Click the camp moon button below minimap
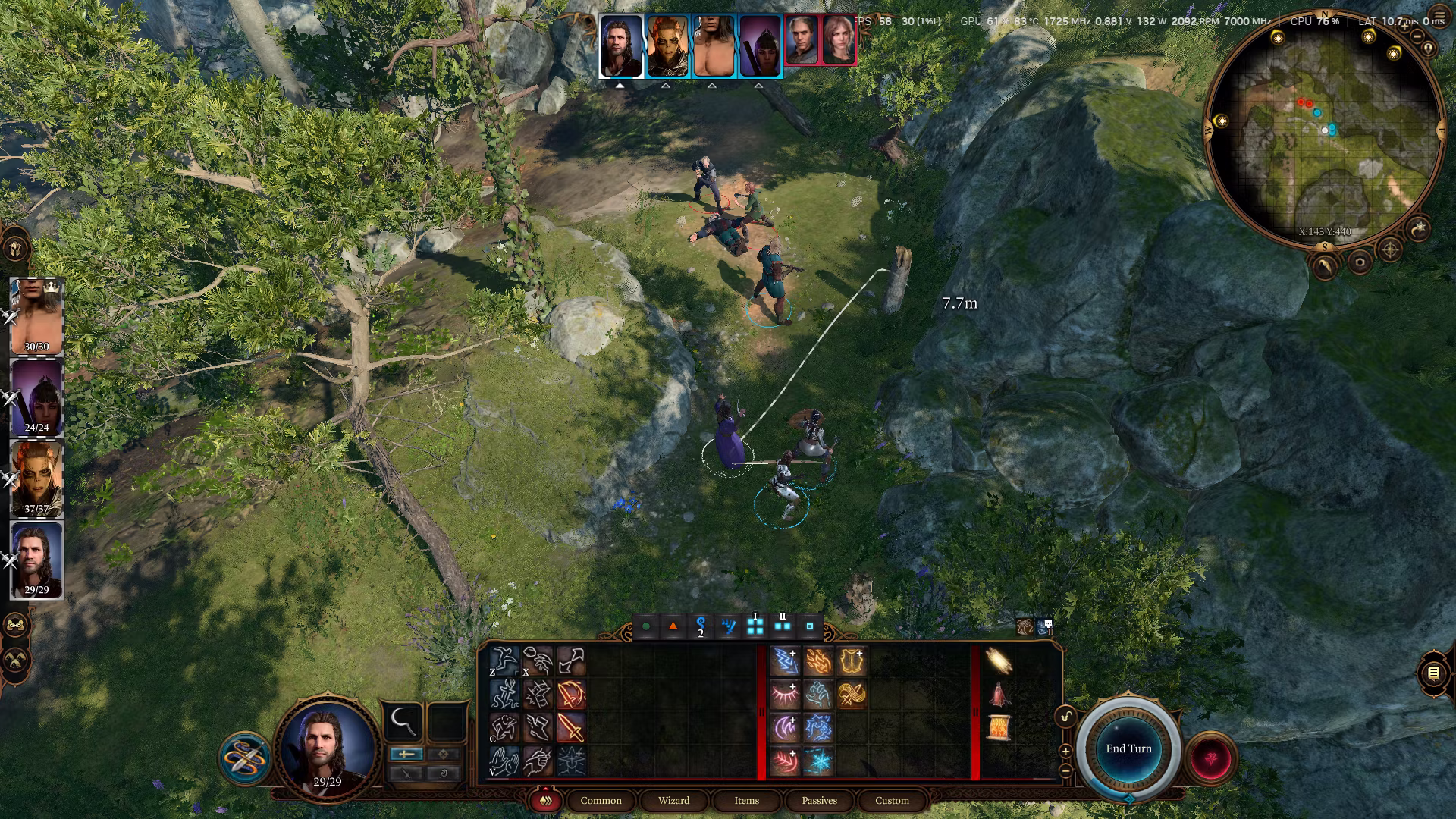The width and height of the screenshot is (1456, 819). point(1417,228)
